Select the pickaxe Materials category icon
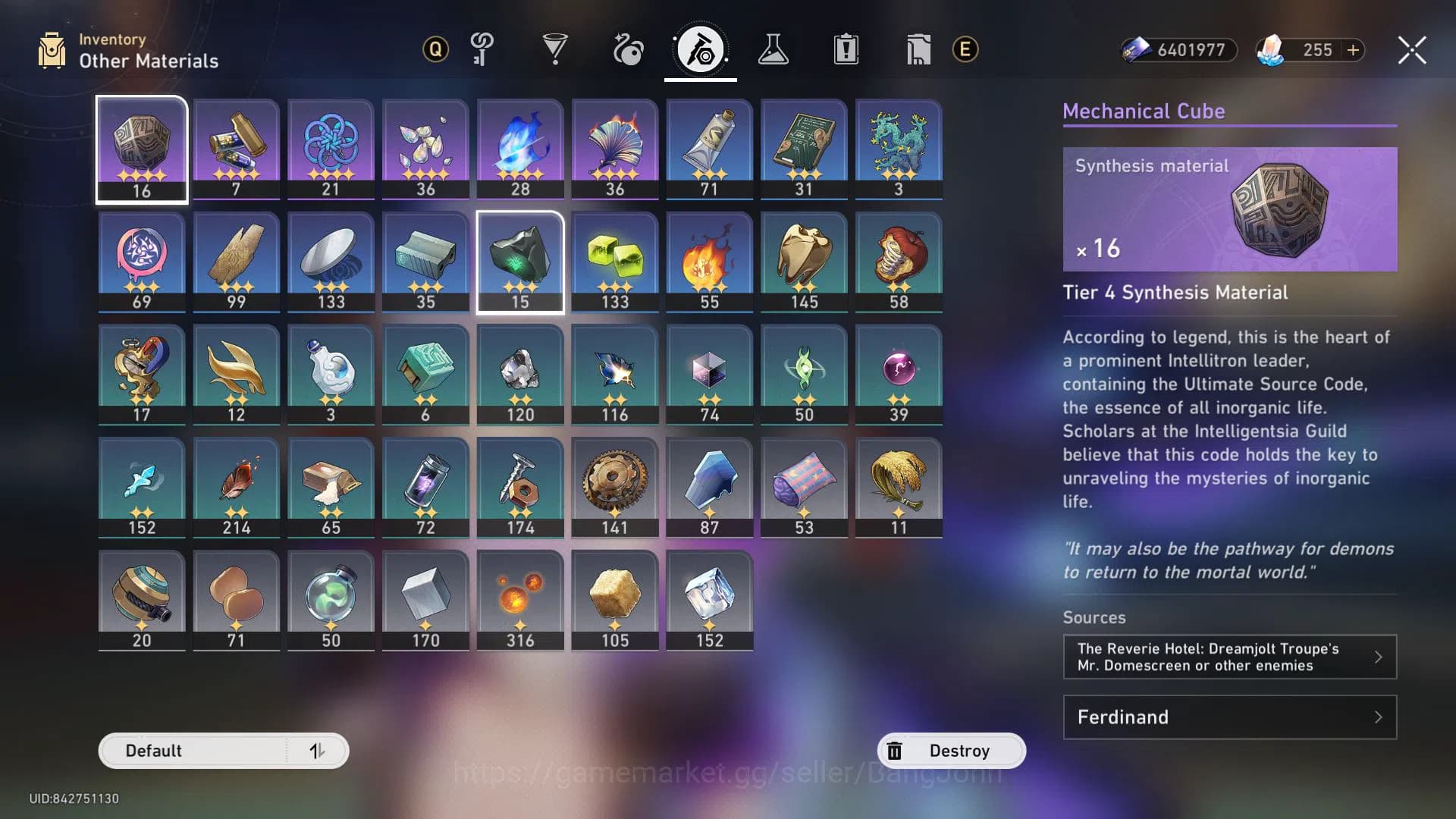The height and width of the screenshot is (819, 1456). click(x=700, y=49)
